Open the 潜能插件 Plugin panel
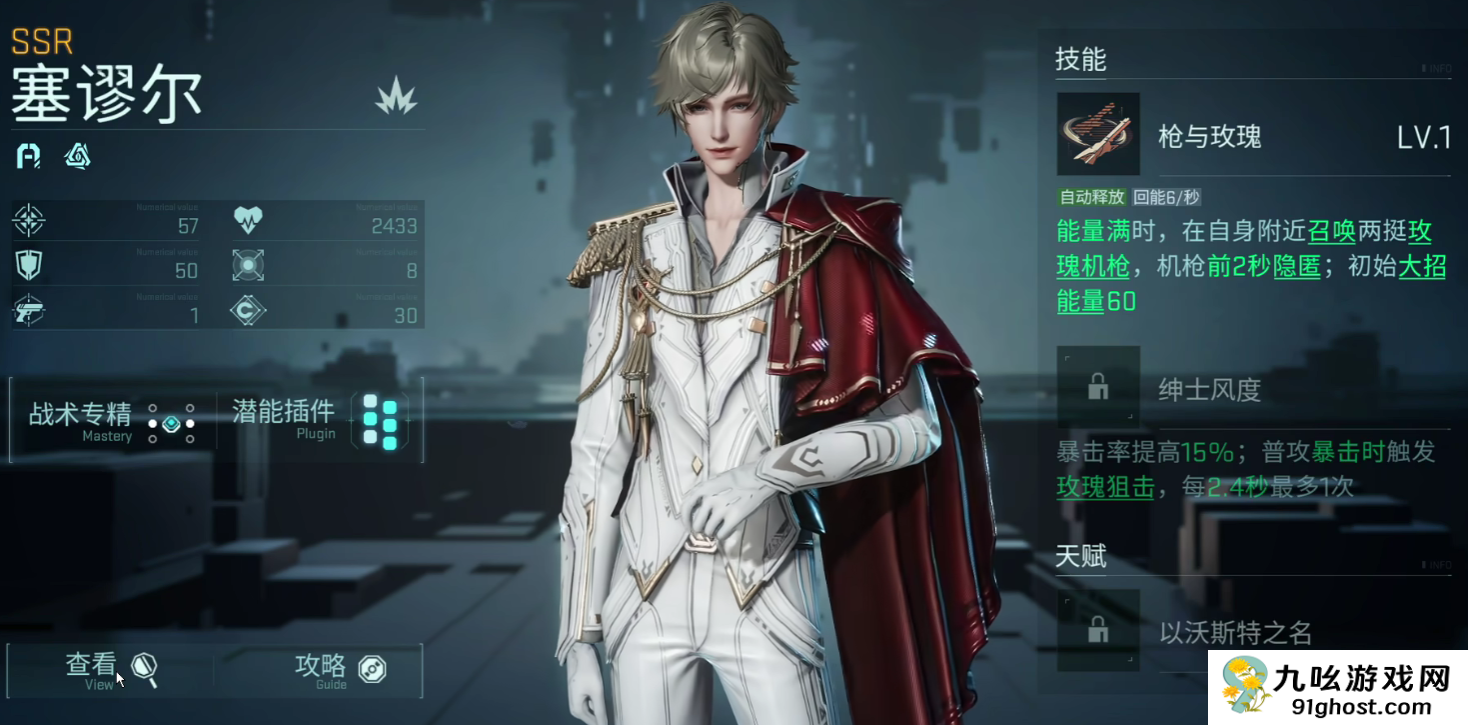Screen dimensions: 1468x725 click(316, 421)
